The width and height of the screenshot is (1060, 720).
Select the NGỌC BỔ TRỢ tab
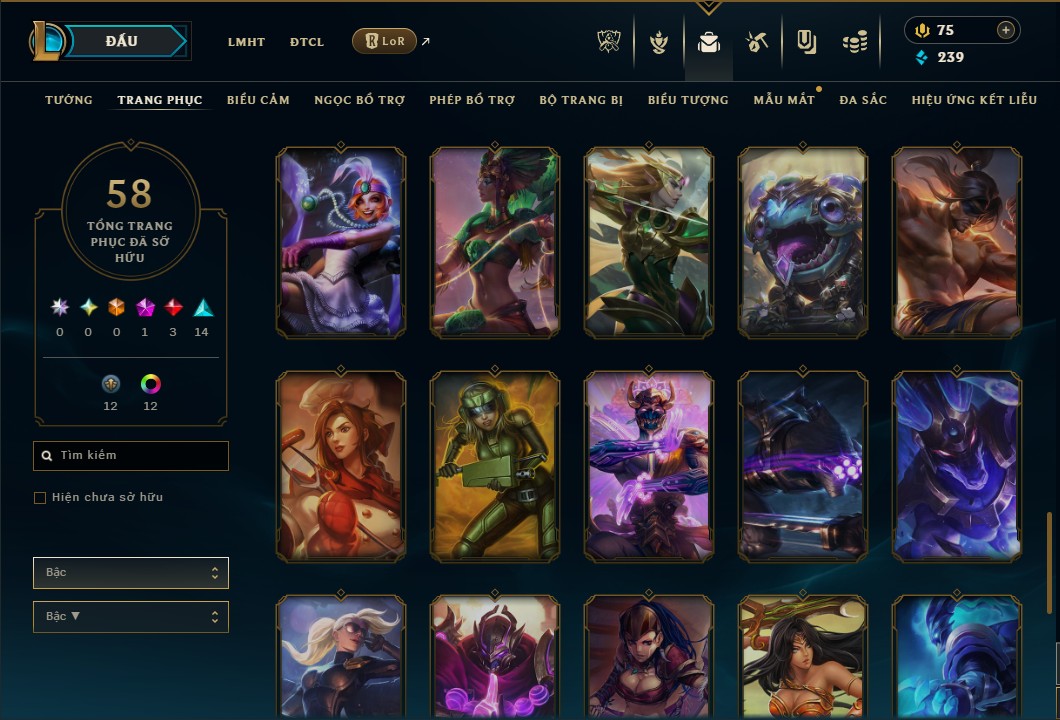click(x=359, y=100)
